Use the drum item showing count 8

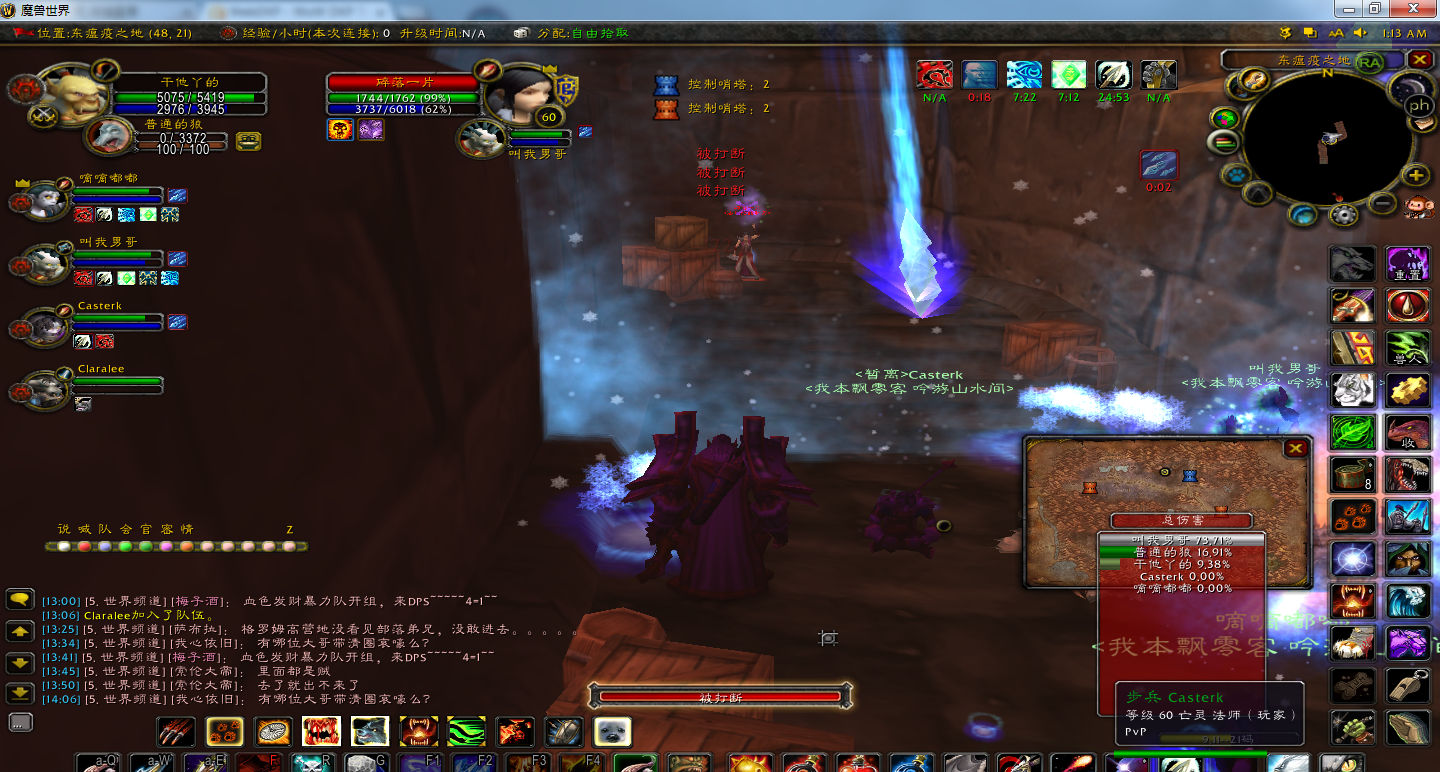pyautogui.click(x=1351, y=474)
